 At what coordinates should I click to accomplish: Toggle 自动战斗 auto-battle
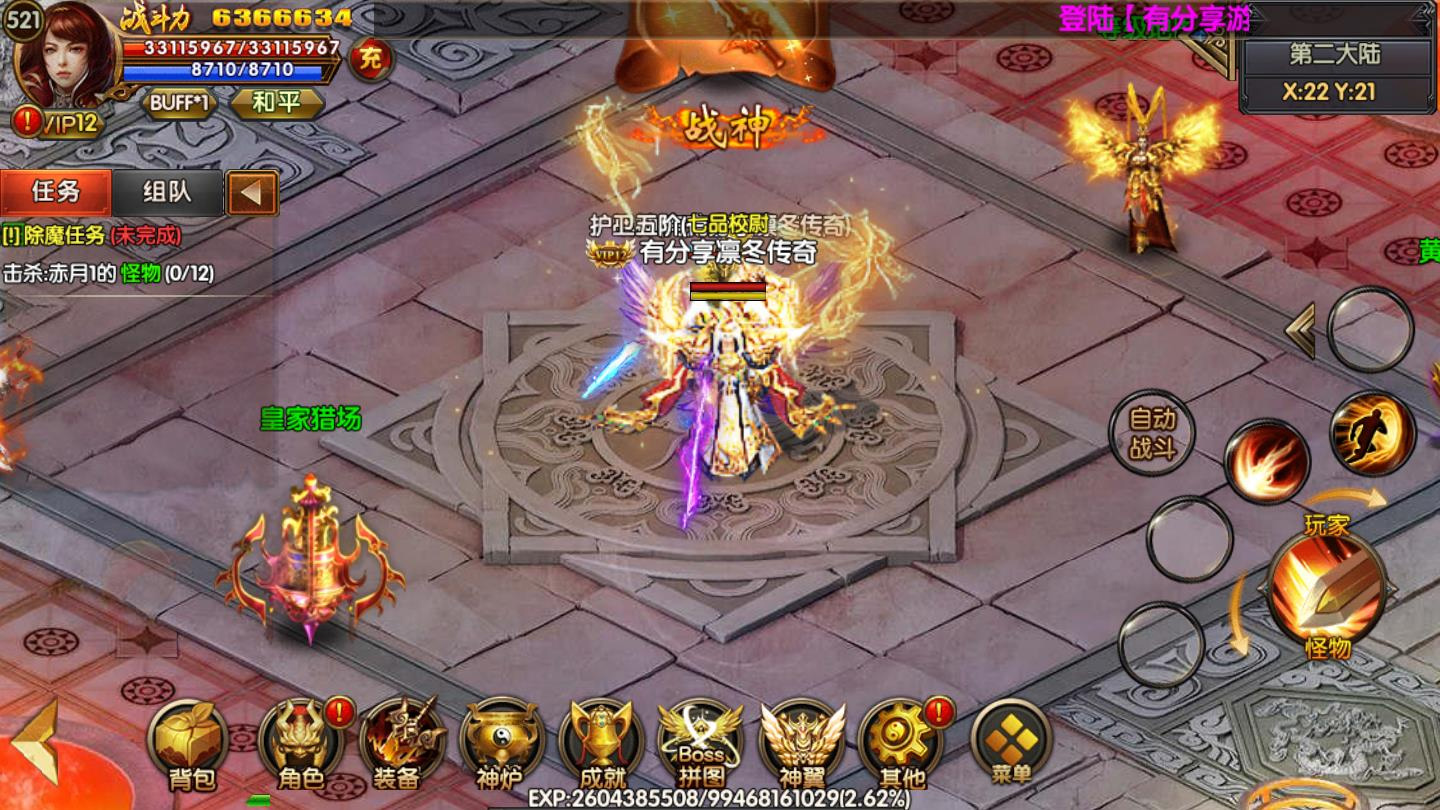[1152, 432]
